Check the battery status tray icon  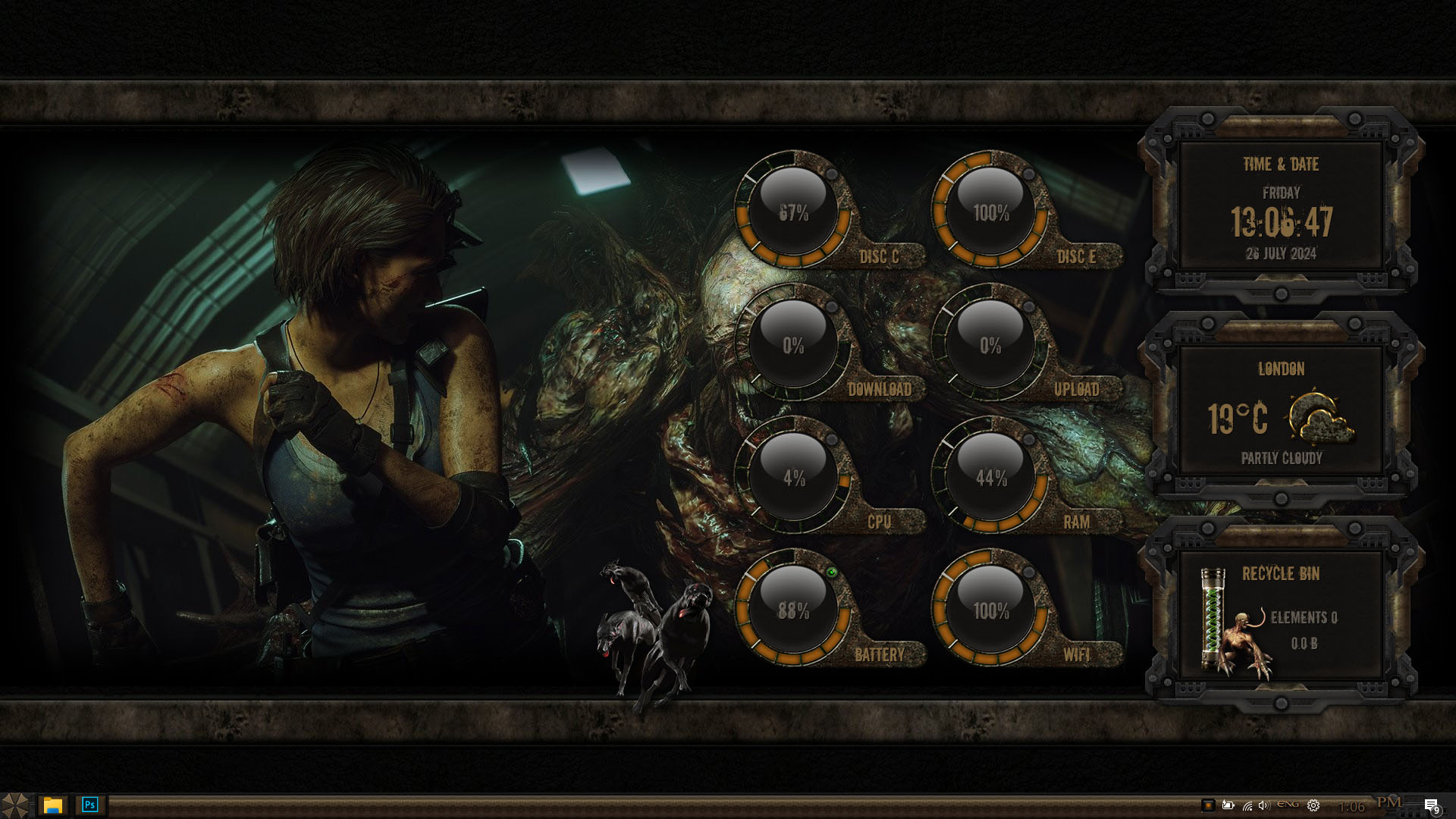point(1228,805)
